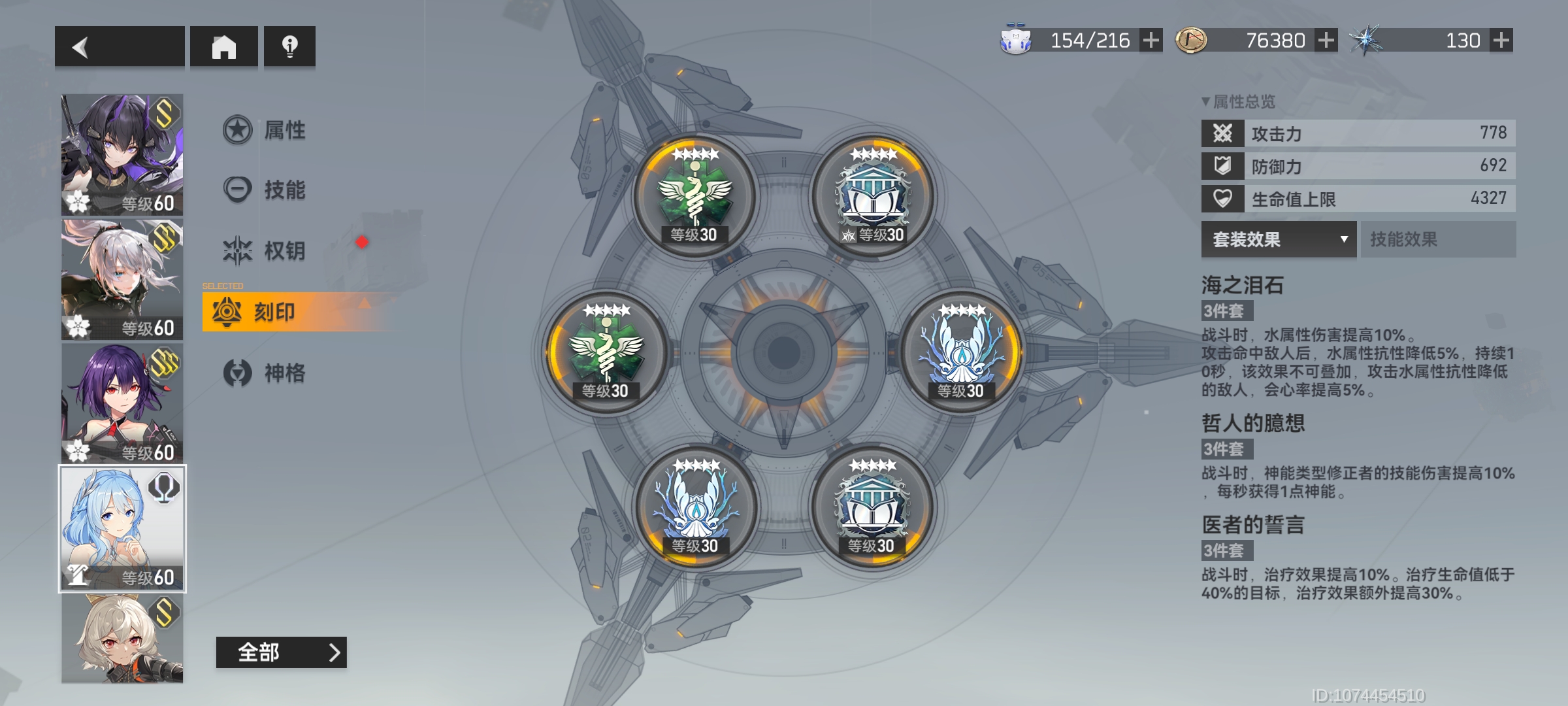Add more stamina with the plus button
Image resolution: width=1568 pixels, height=706 pixels.
point(1151,41)
